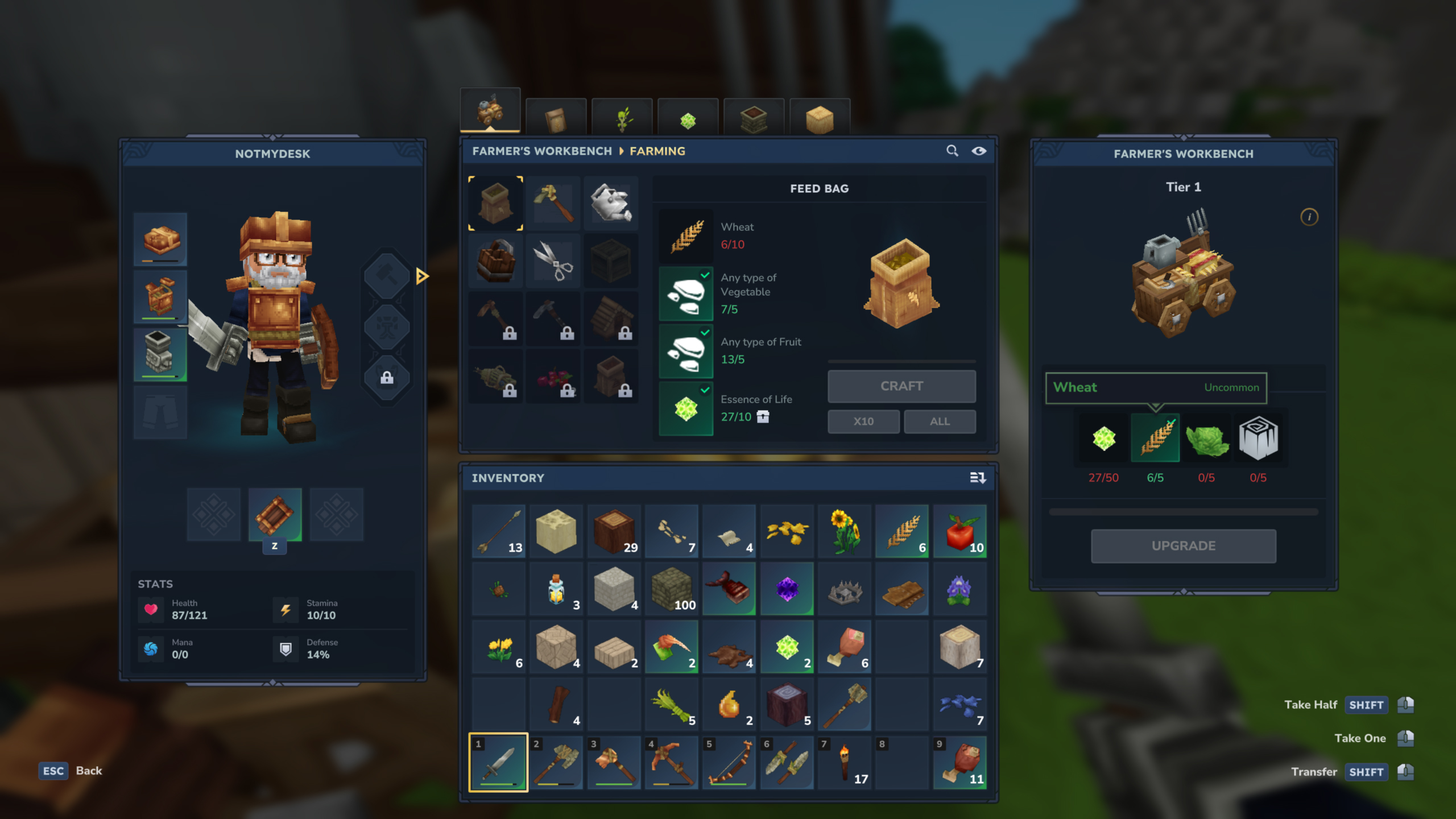
Task: Click the breadcrumb chevron between Workbench and Farming
Action: coord(621,151)
